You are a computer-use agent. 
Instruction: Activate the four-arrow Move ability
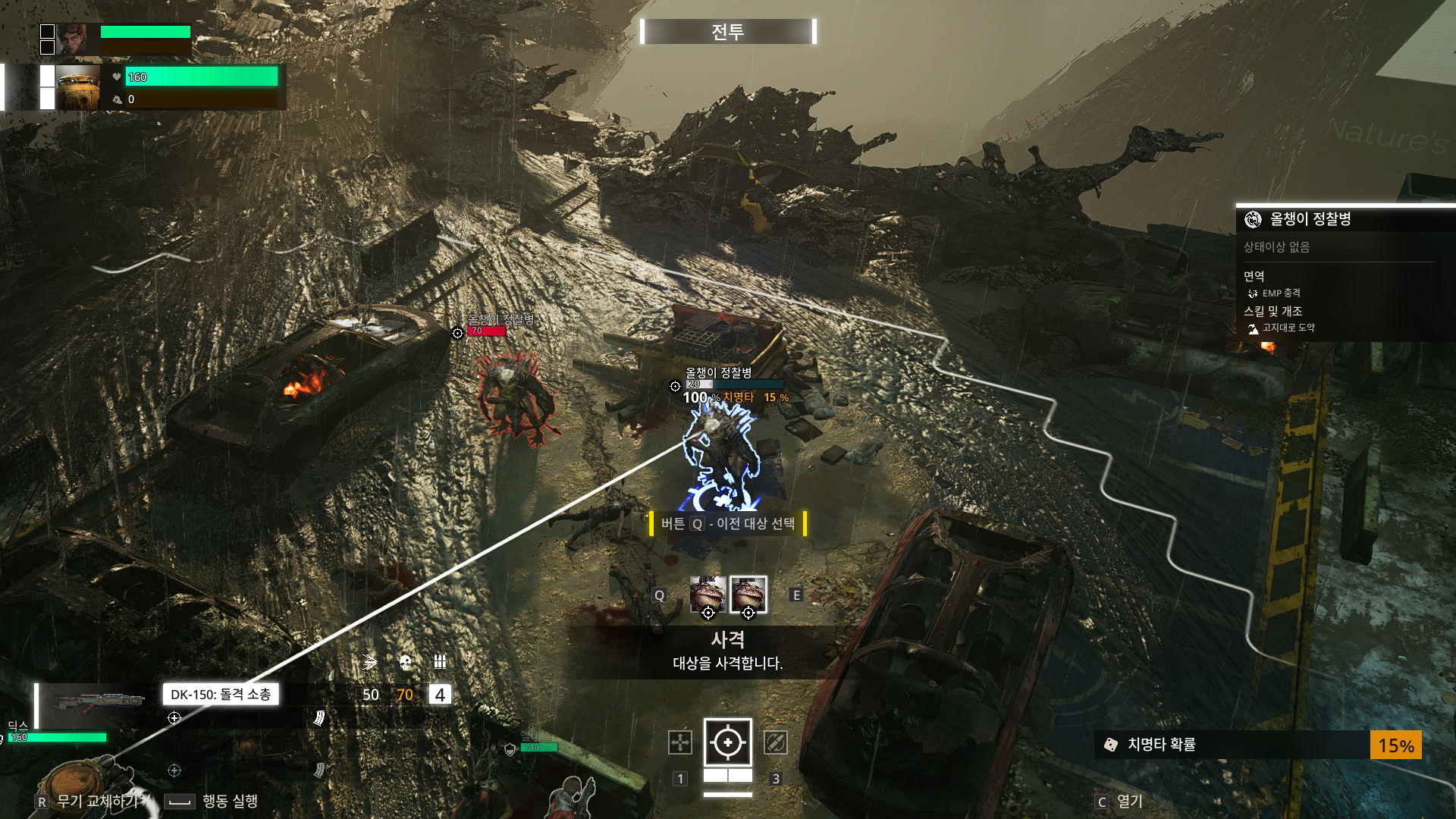680,742
